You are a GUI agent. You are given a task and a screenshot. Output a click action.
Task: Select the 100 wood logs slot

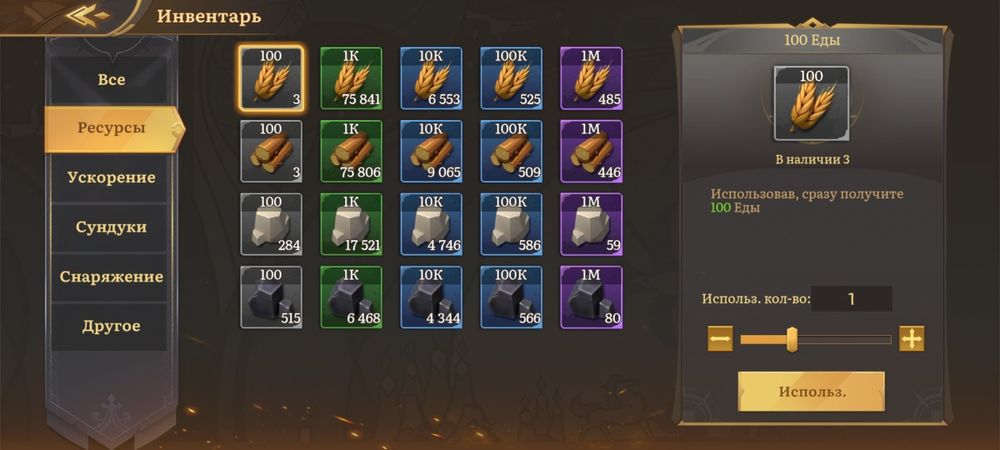(x=271, y=151)
